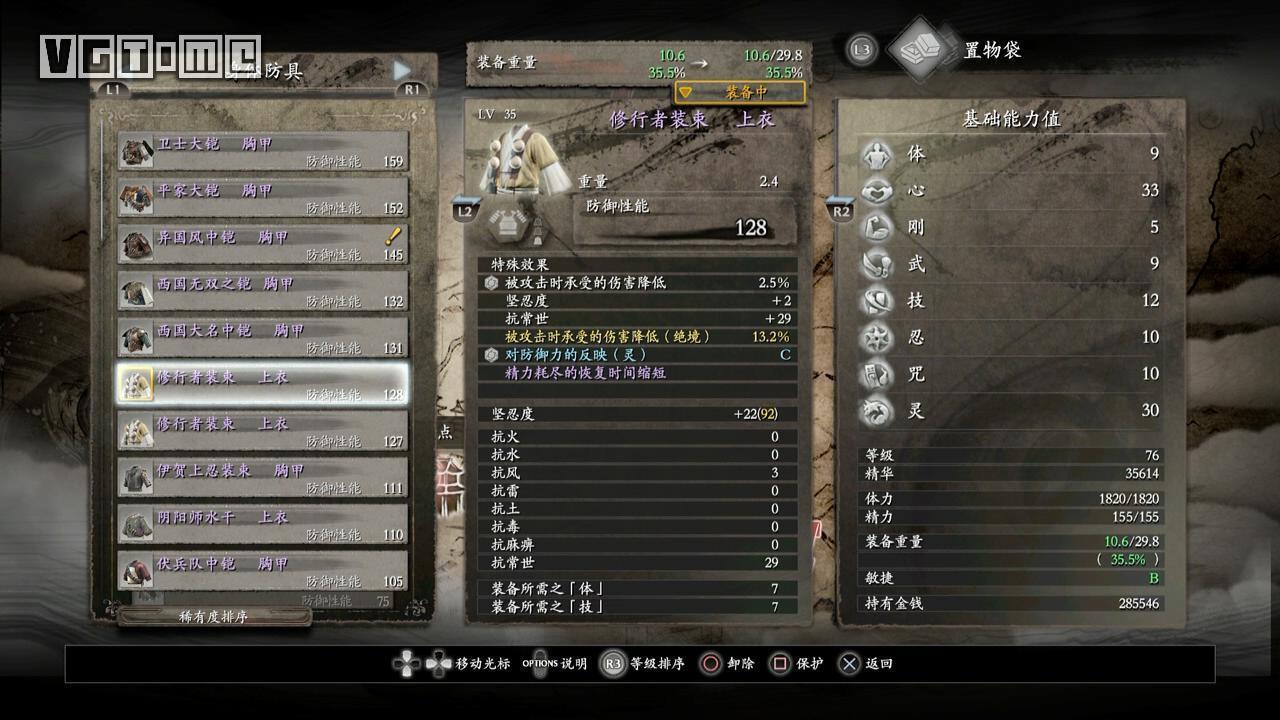This screenshot has height=720, width=1280.
Task: Click the 装备中 equipped indicator
Action: coord(740,93)
